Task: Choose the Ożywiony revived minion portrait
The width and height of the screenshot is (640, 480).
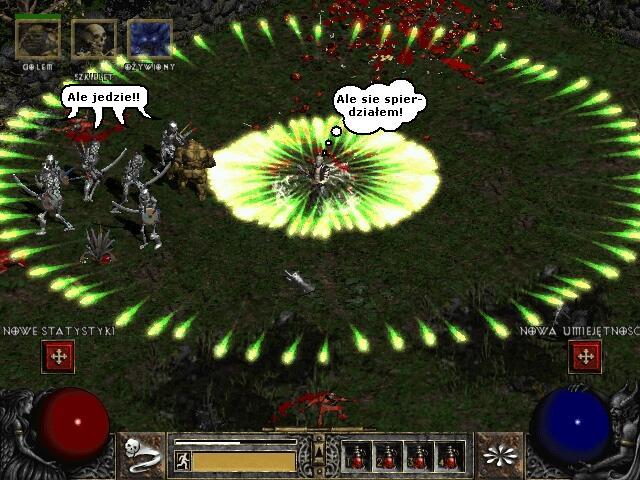Action: tap(150, 40)
